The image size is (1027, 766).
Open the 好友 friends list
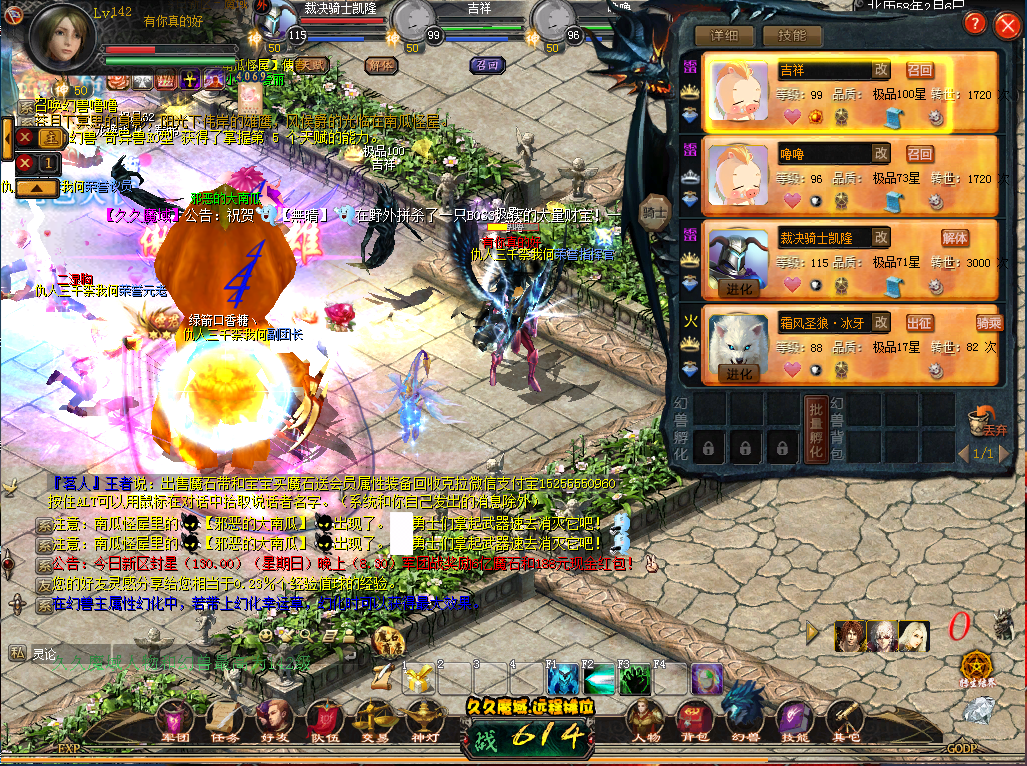click(273, 720)
